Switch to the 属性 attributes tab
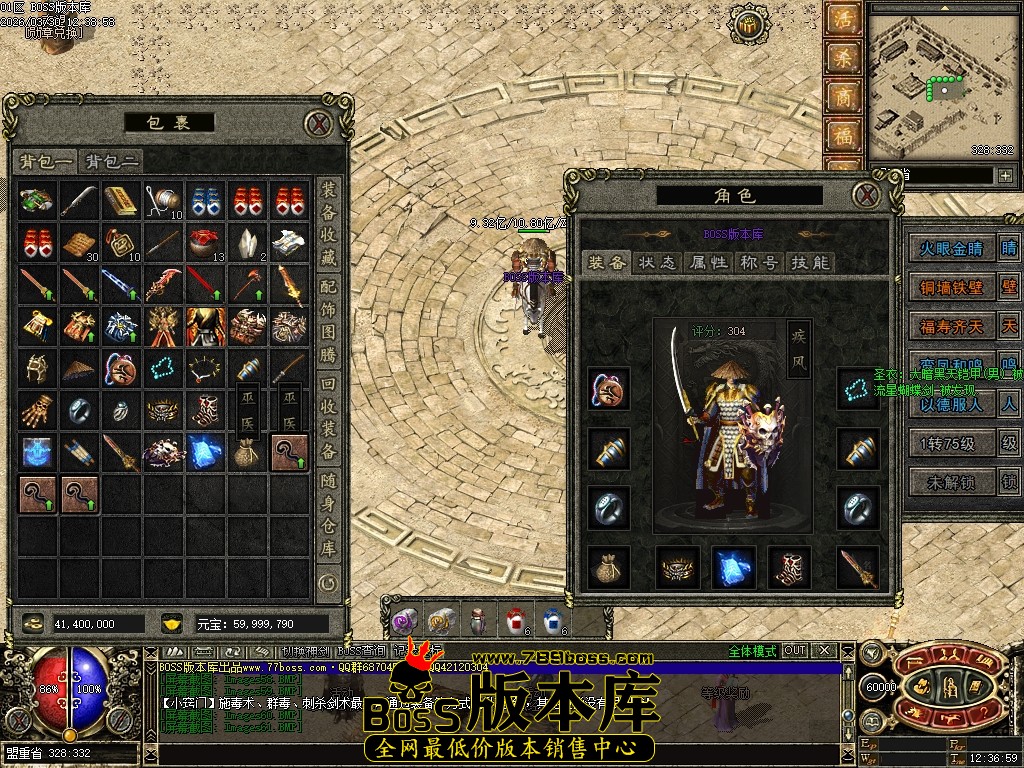This screenshot has width=1024, height=768. pyautogui.click(x=708, y=262)
